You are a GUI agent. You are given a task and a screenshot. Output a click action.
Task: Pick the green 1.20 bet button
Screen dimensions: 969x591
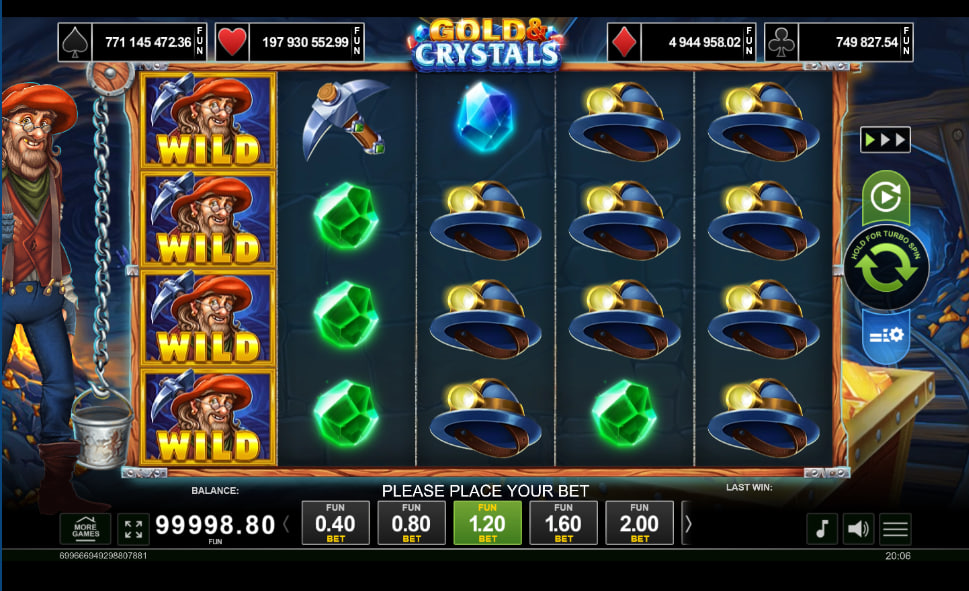[x=487, y=523]
